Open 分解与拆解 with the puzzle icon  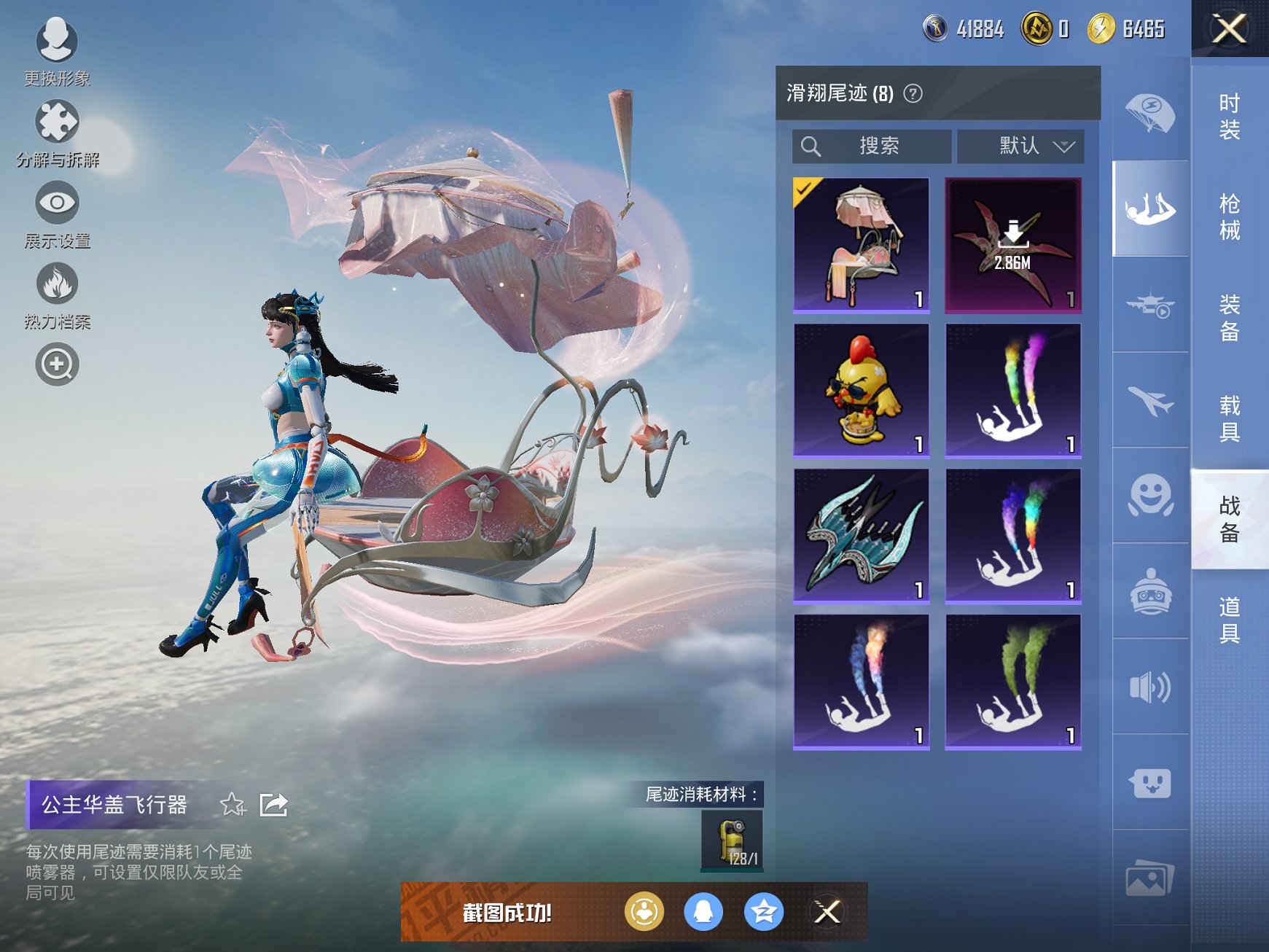point(58,122)
